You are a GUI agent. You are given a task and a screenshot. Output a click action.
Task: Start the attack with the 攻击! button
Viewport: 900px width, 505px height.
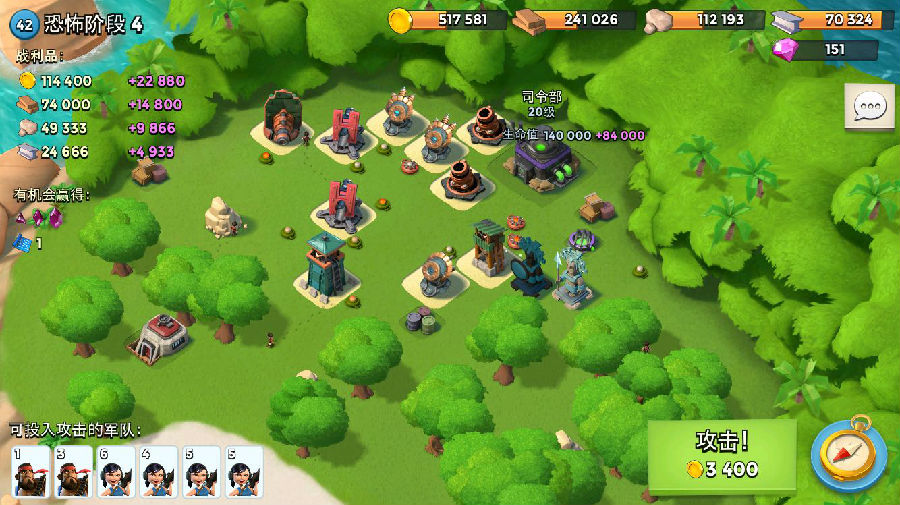tap(722, 456)
